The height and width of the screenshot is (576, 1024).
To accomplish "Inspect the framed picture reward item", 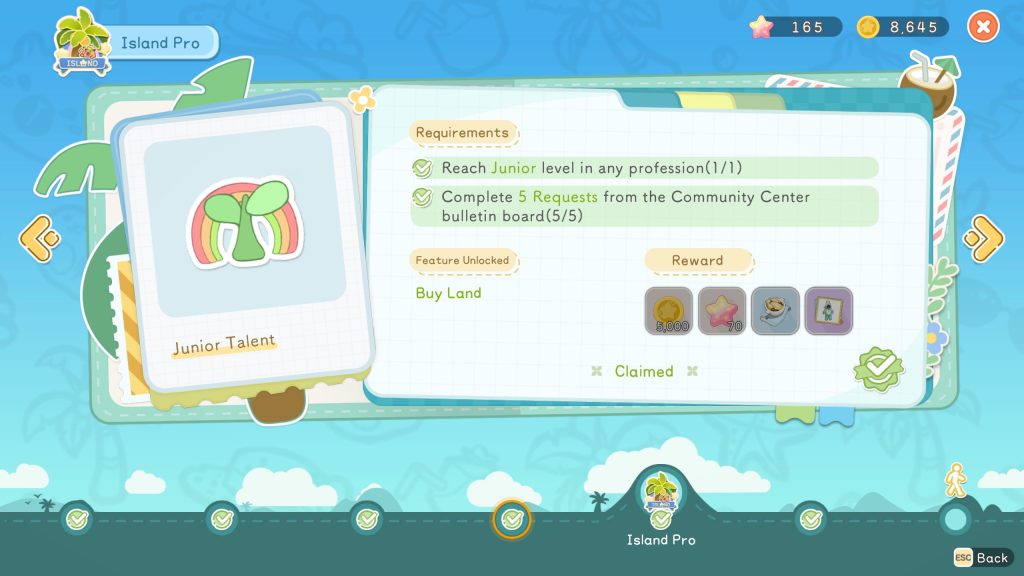I will pyautogui.click(x=828, y=311).
